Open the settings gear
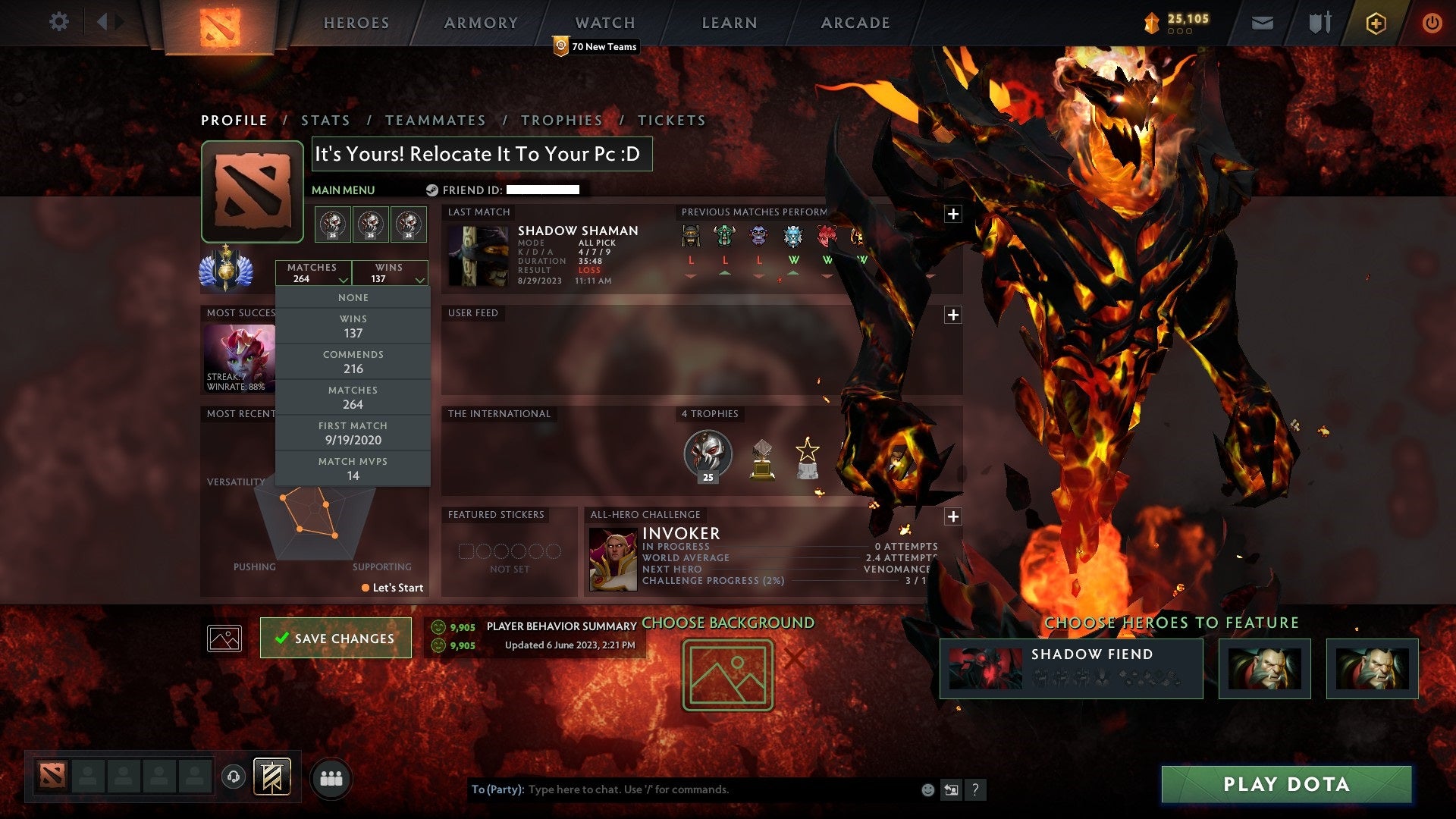 58,22
